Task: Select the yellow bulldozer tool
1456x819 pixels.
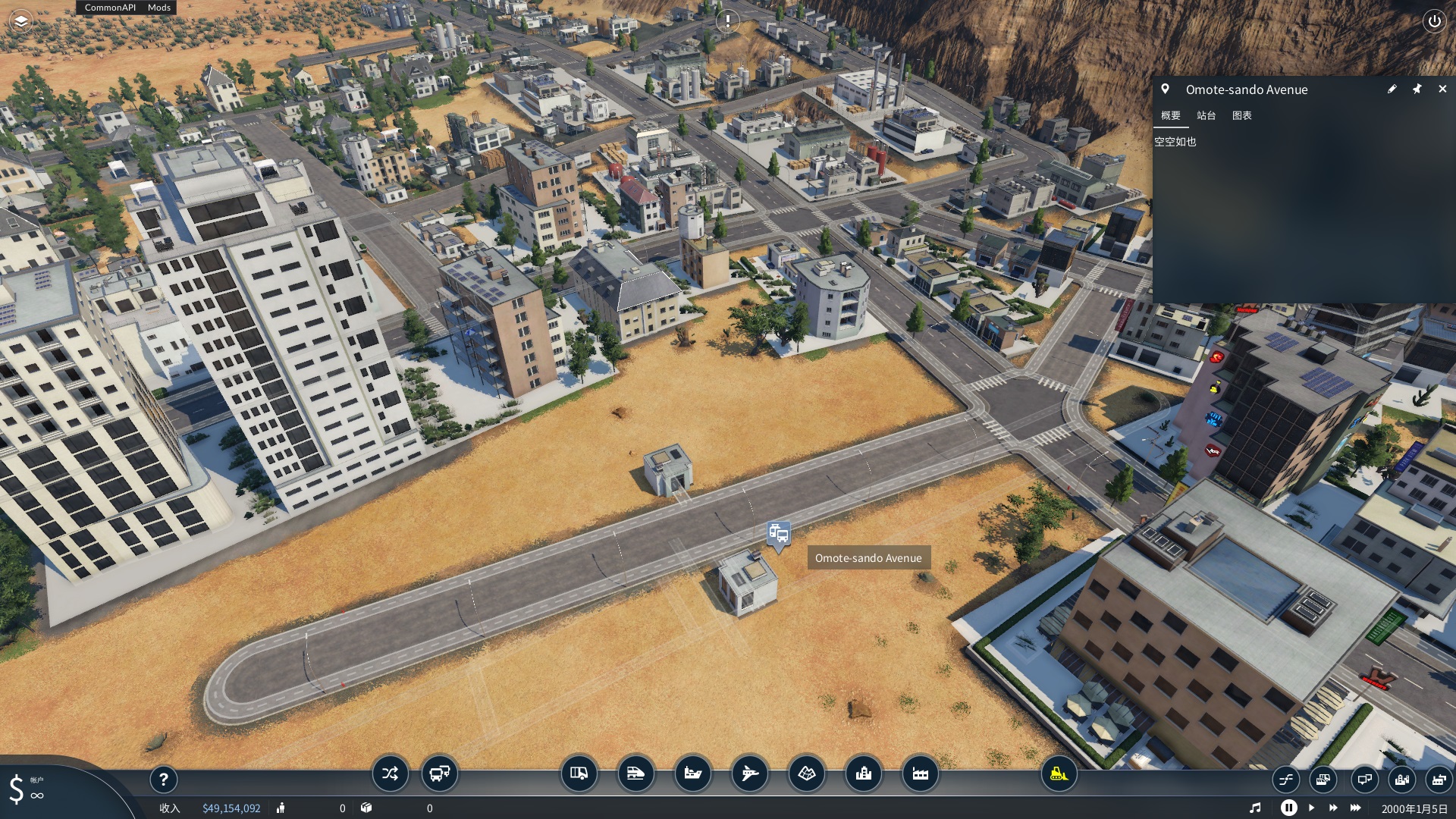Action: [x=1059, y=773]
